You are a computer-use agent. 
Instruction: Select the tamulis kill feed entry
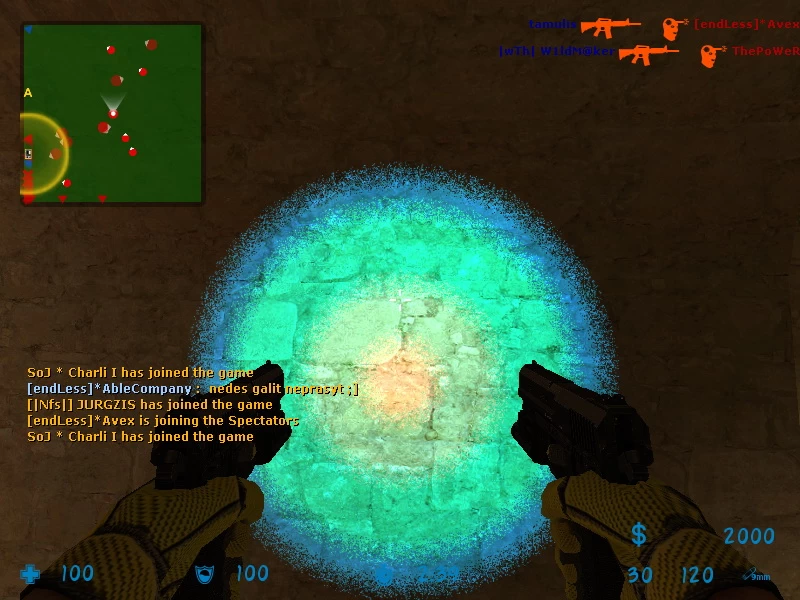[x=552, y=24]
